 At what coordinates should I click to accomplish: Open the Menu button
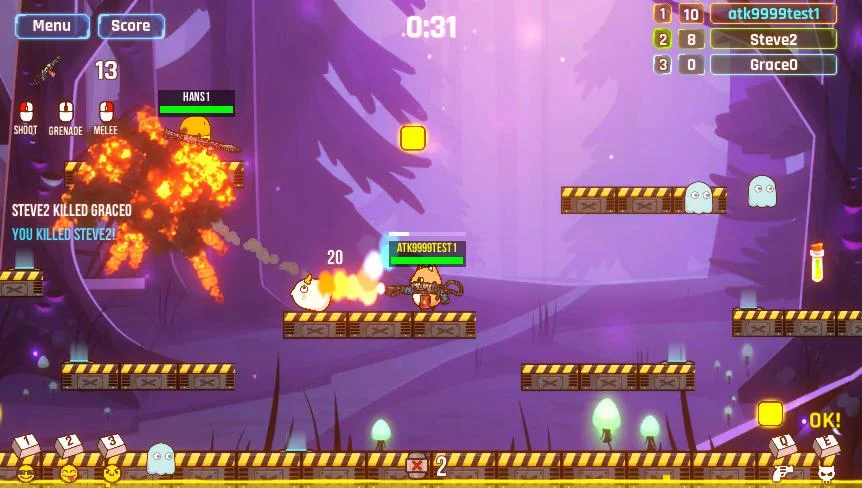[x=52, y=26]
